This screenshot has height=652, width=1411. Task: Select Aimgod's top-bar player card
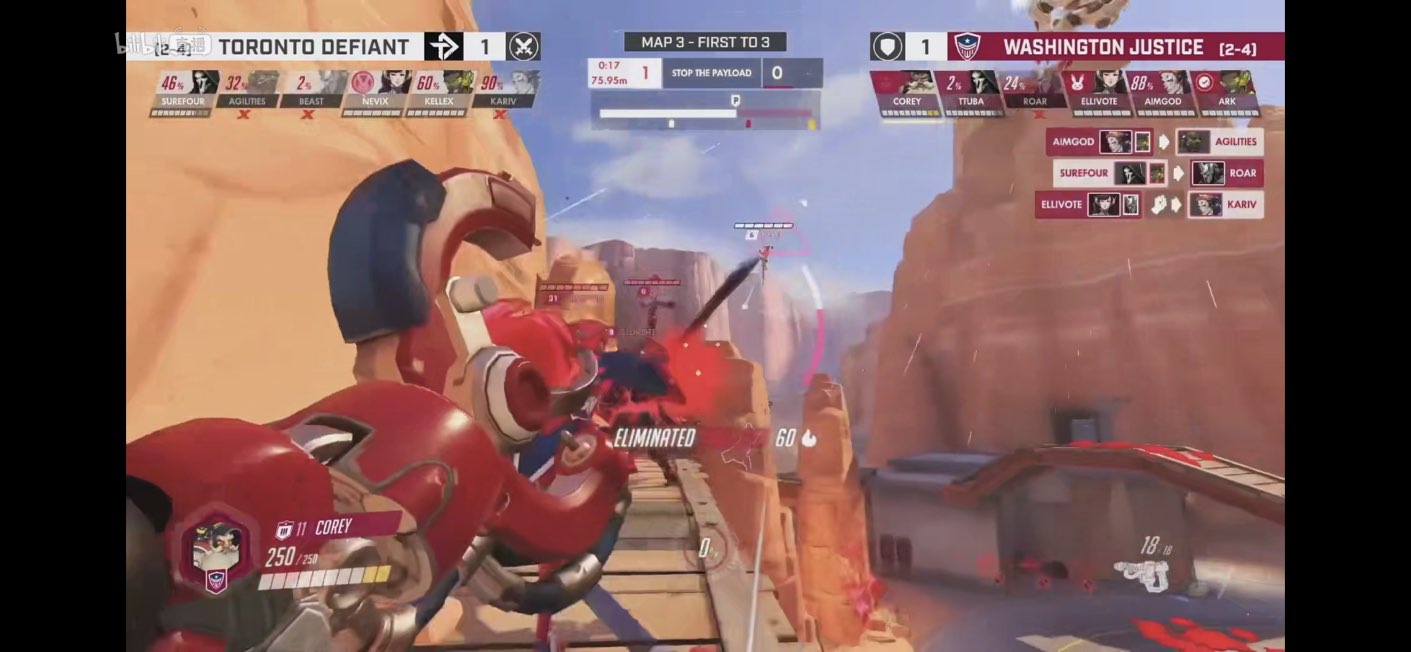coord(1162,91)
